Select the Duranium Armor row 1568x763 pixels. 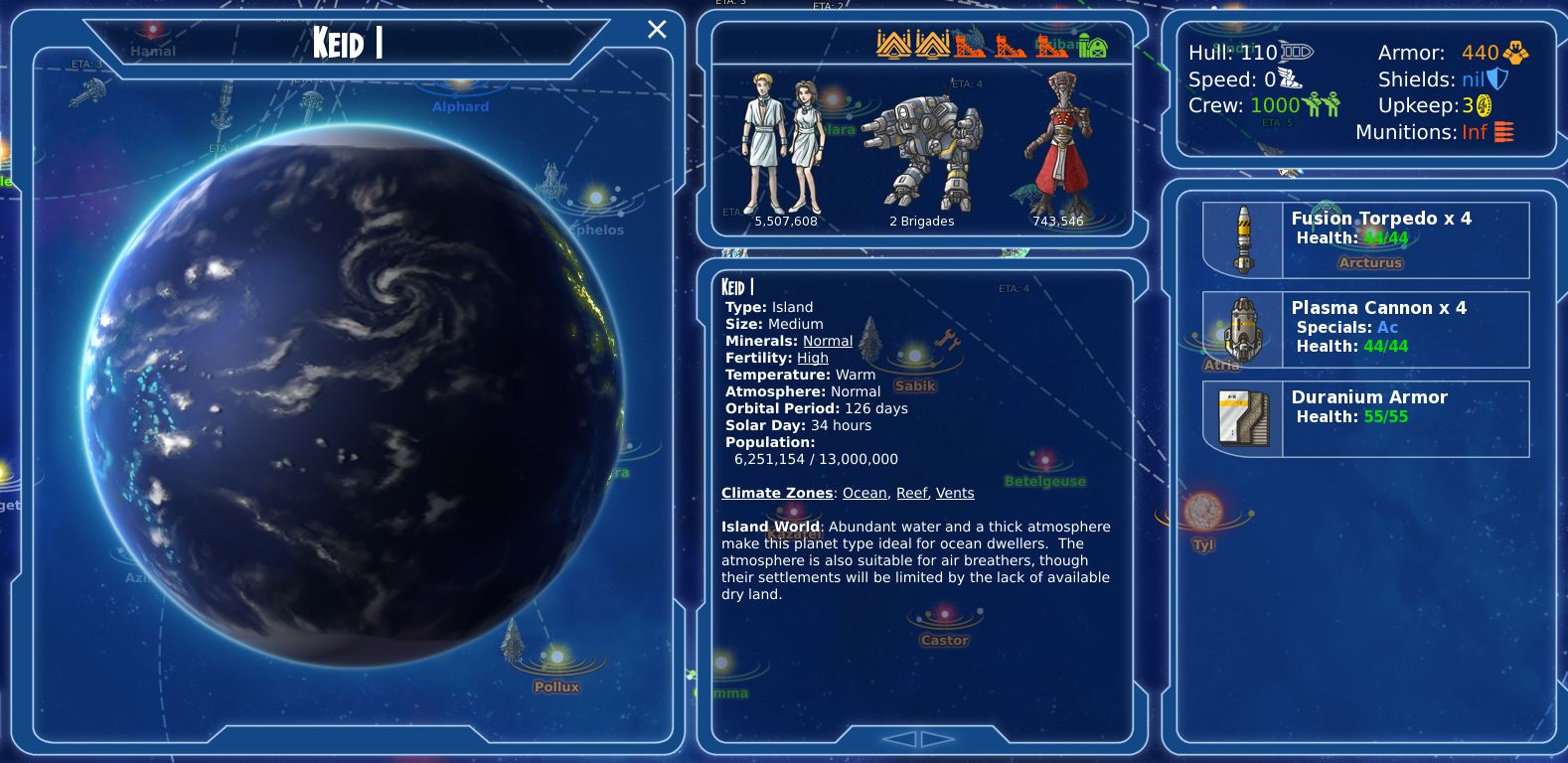[x=1365, y=418]
